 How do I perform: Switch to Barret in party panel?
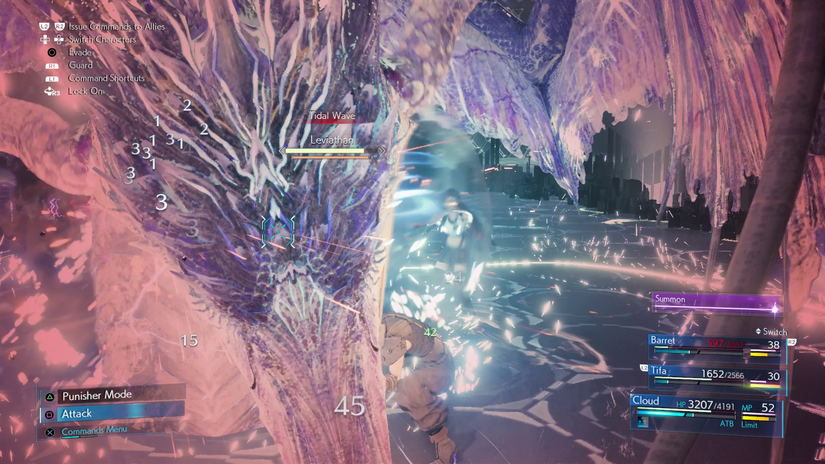point(714,344)
